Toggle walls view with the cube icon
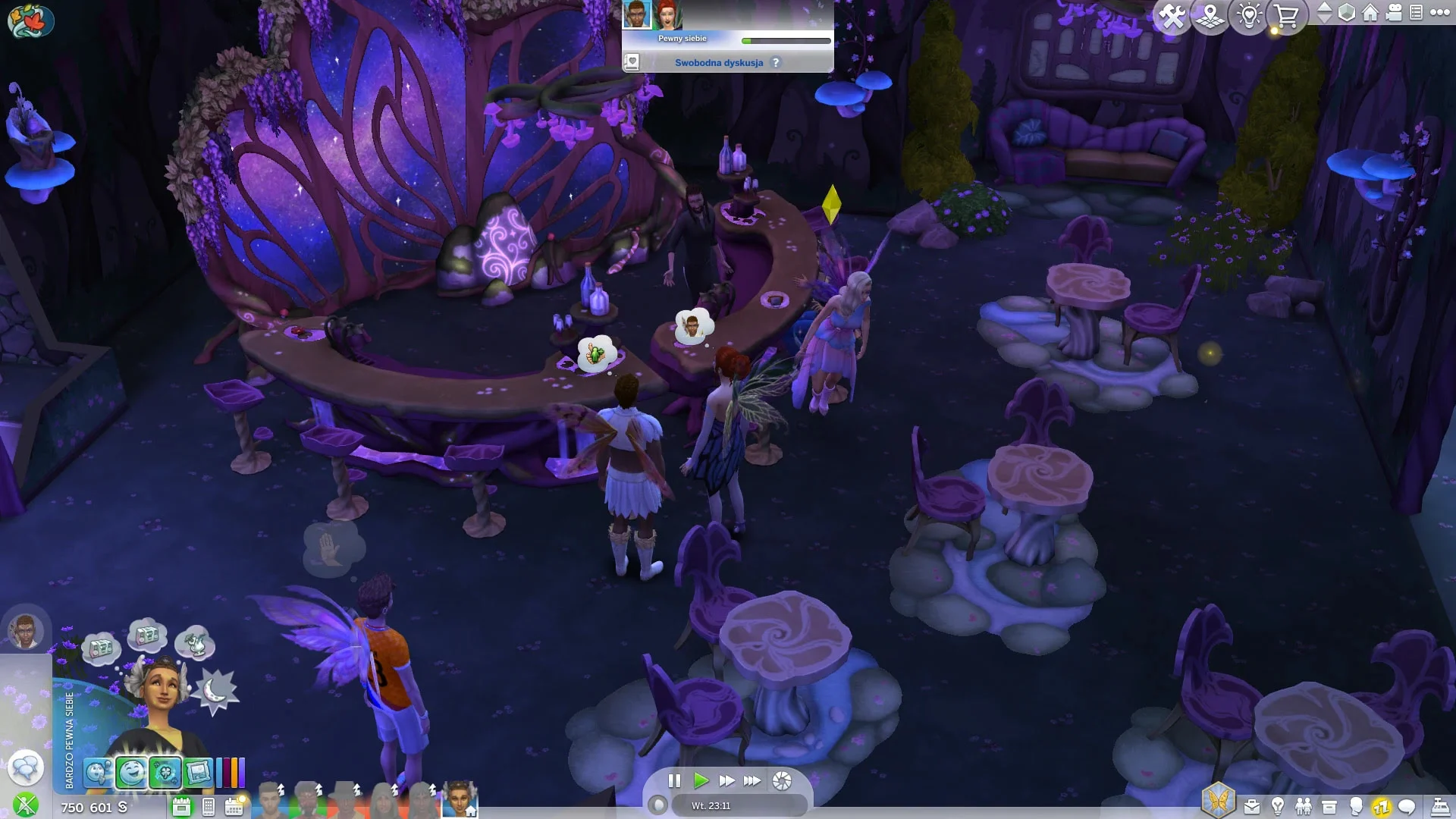 pos(1346,13)
